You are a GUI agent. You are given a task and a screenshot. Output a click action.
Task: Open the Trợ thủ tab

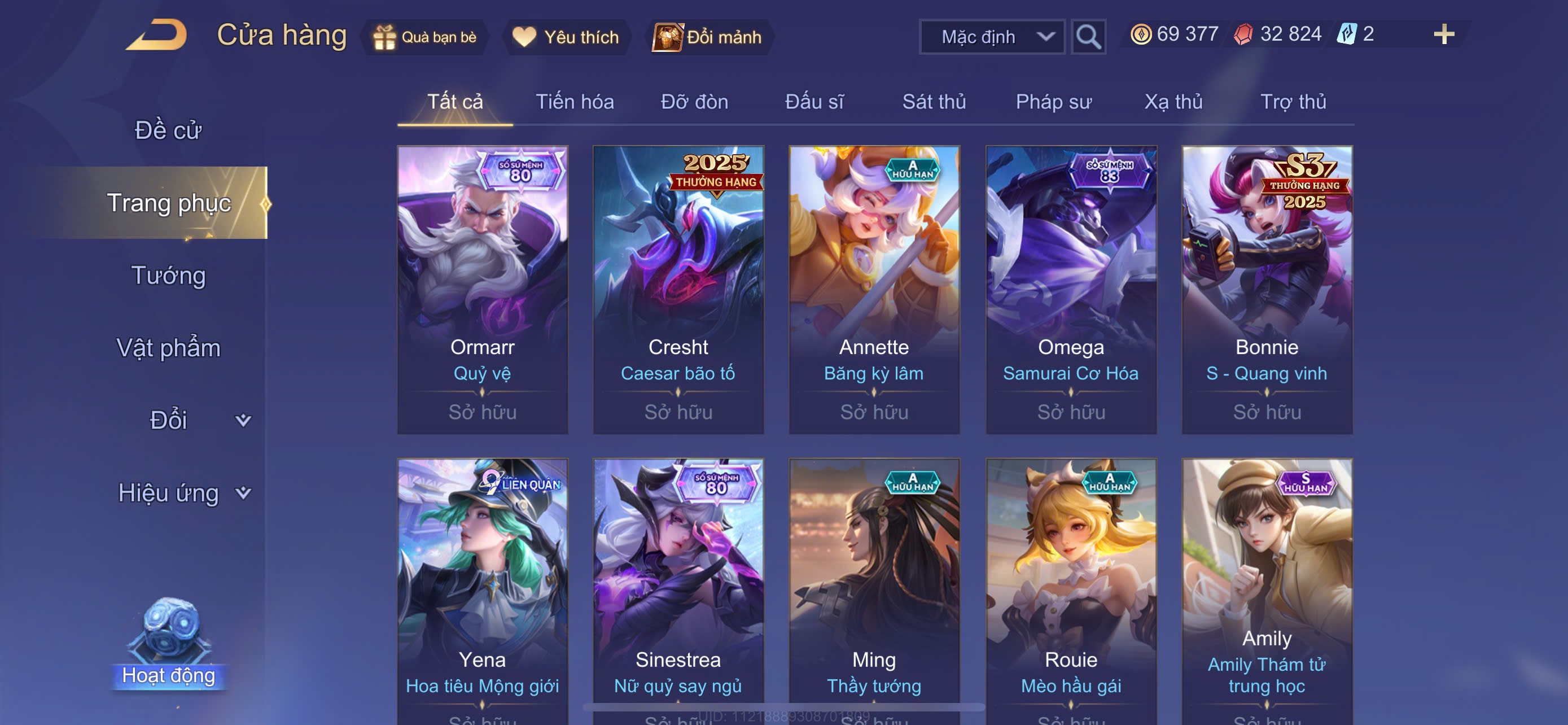(1292, 102)
